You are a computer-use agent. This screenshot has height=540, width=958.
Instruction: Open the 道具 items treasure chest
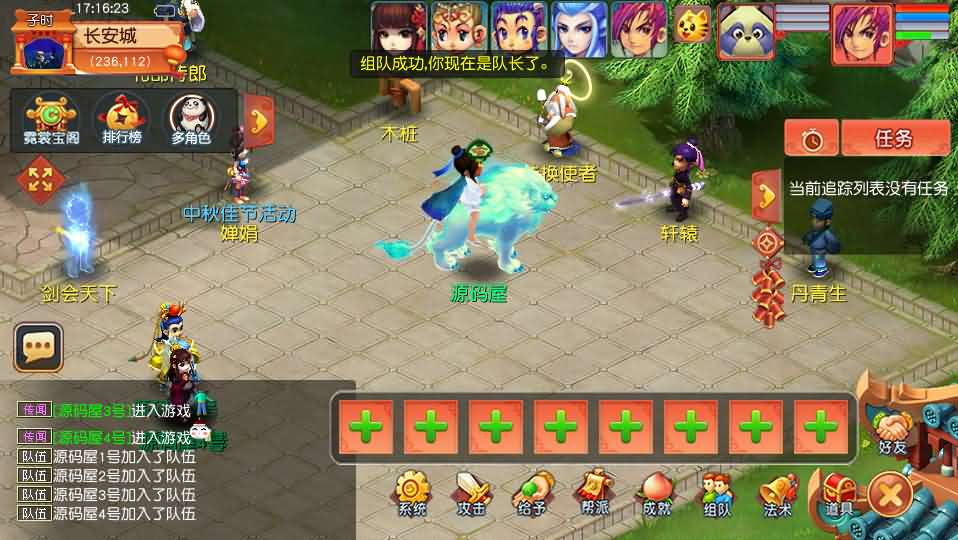(838, 492)
